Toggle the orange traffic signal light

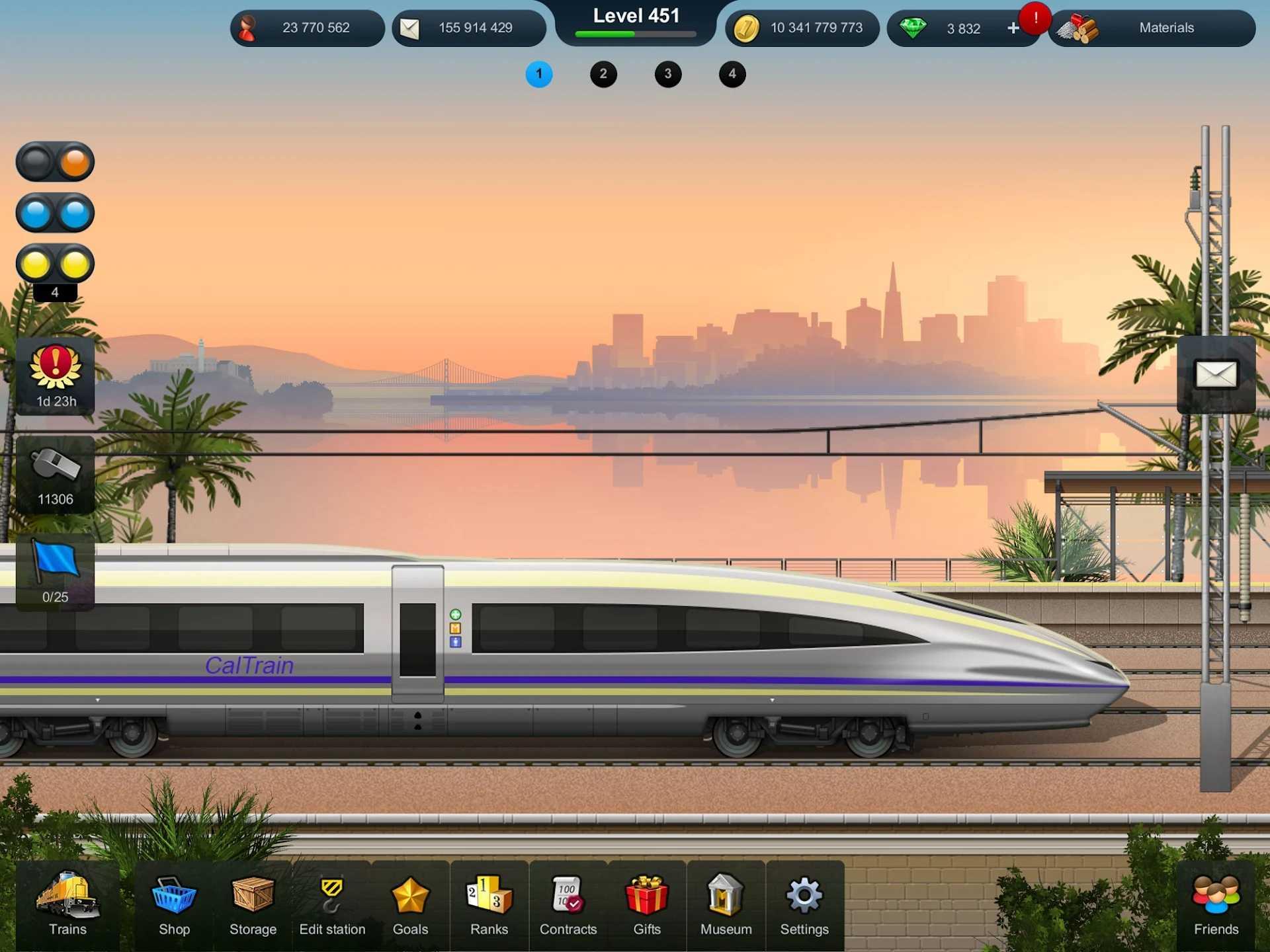pyautogui.click(x=56, y=162)
